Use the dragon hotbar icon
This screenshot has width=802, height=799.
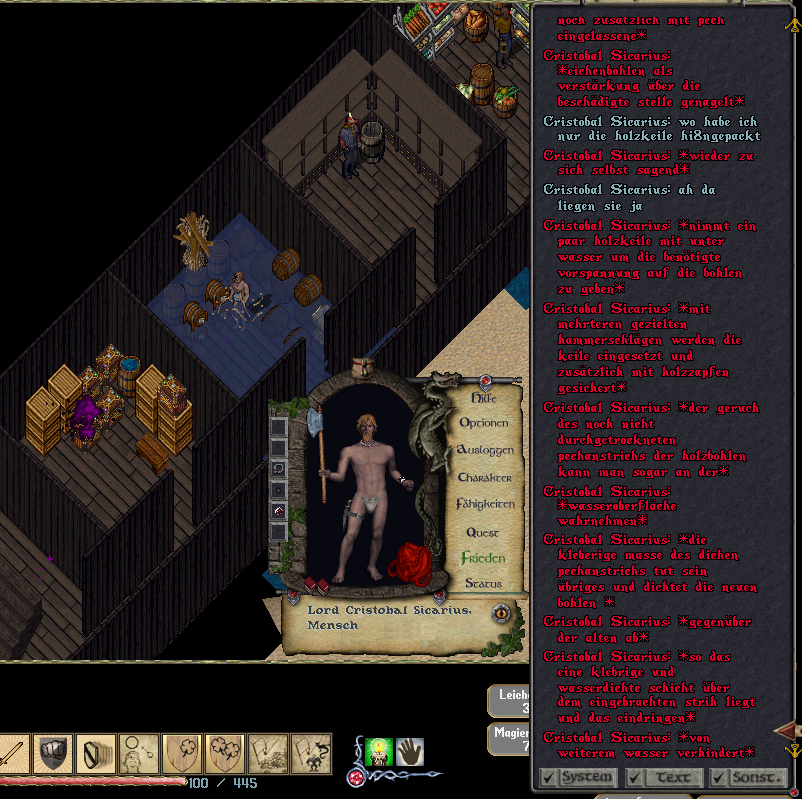tap(311, 753)
